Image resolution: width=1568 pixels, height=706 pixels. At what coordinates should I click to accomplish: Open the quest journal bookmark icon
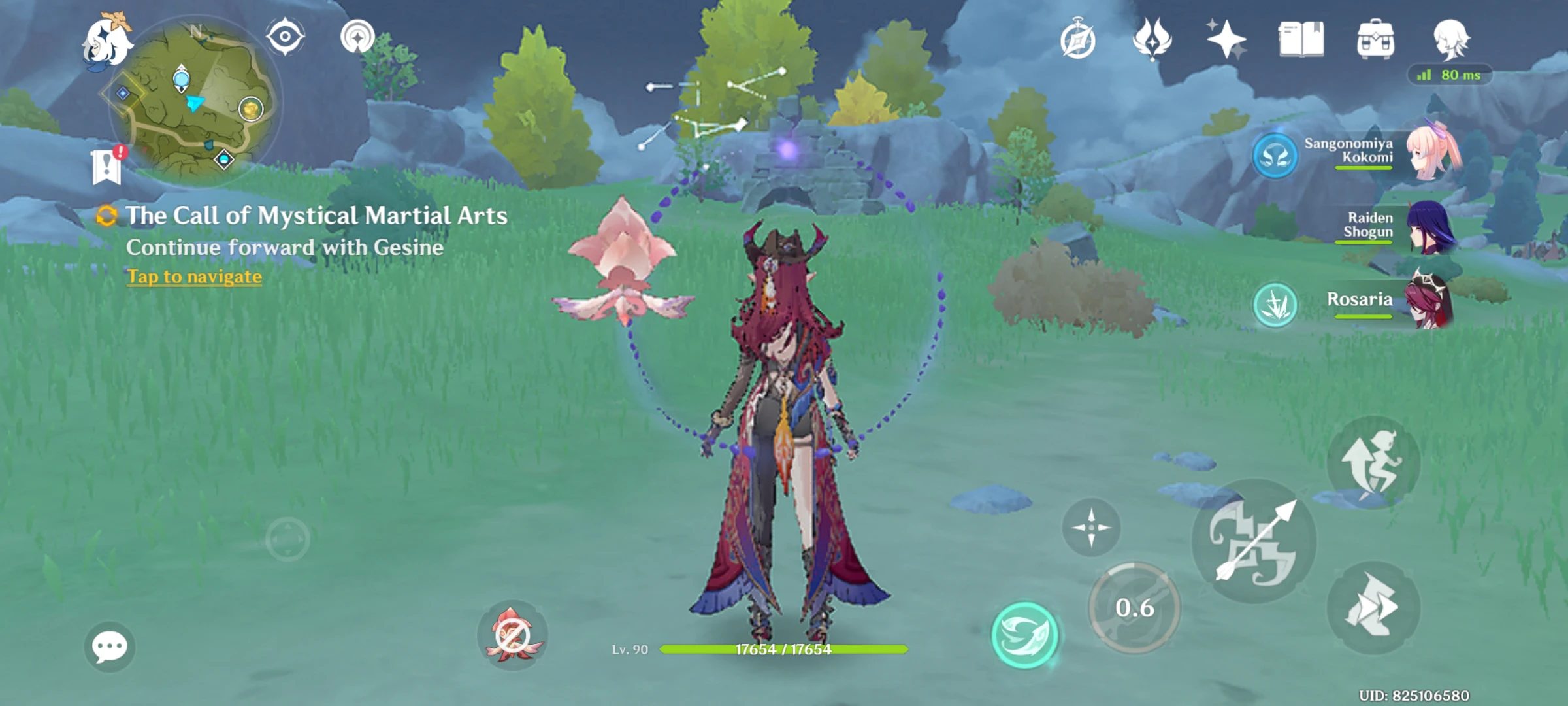[x=106, y=166]
